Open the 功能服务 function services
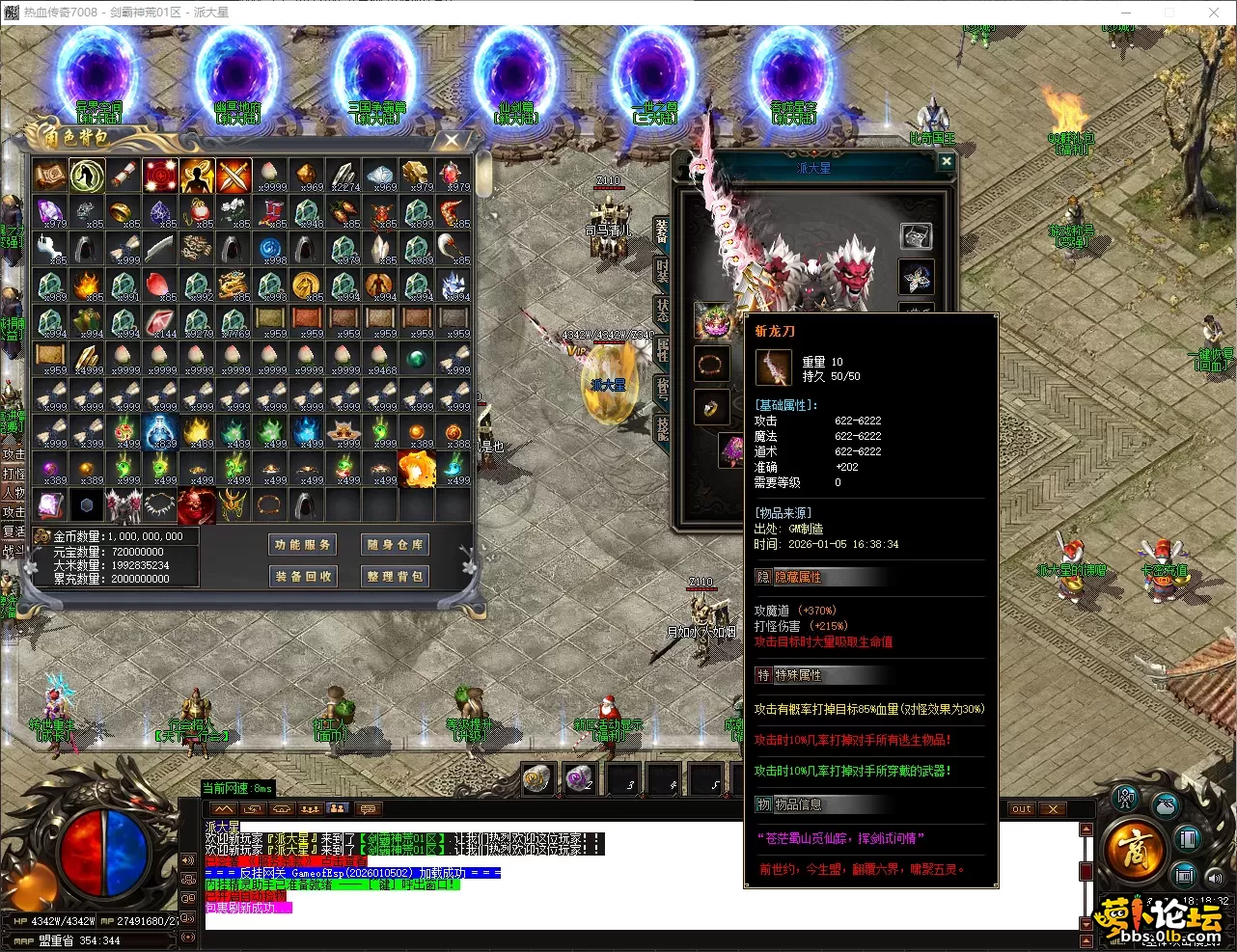Image resolution: width=1237 pixels, height=952 pixels. [x=302, y=545]
